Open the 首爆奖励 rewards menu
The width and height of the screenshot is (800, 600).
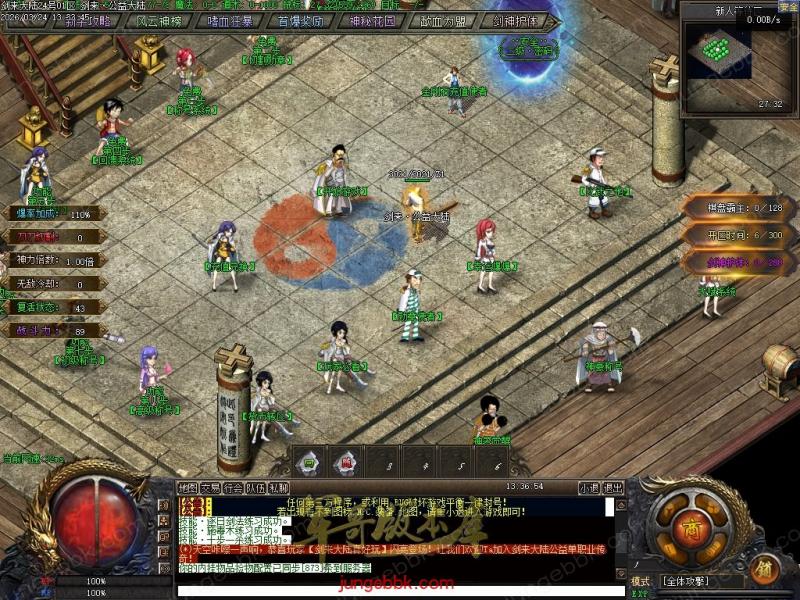coord(301,19)
